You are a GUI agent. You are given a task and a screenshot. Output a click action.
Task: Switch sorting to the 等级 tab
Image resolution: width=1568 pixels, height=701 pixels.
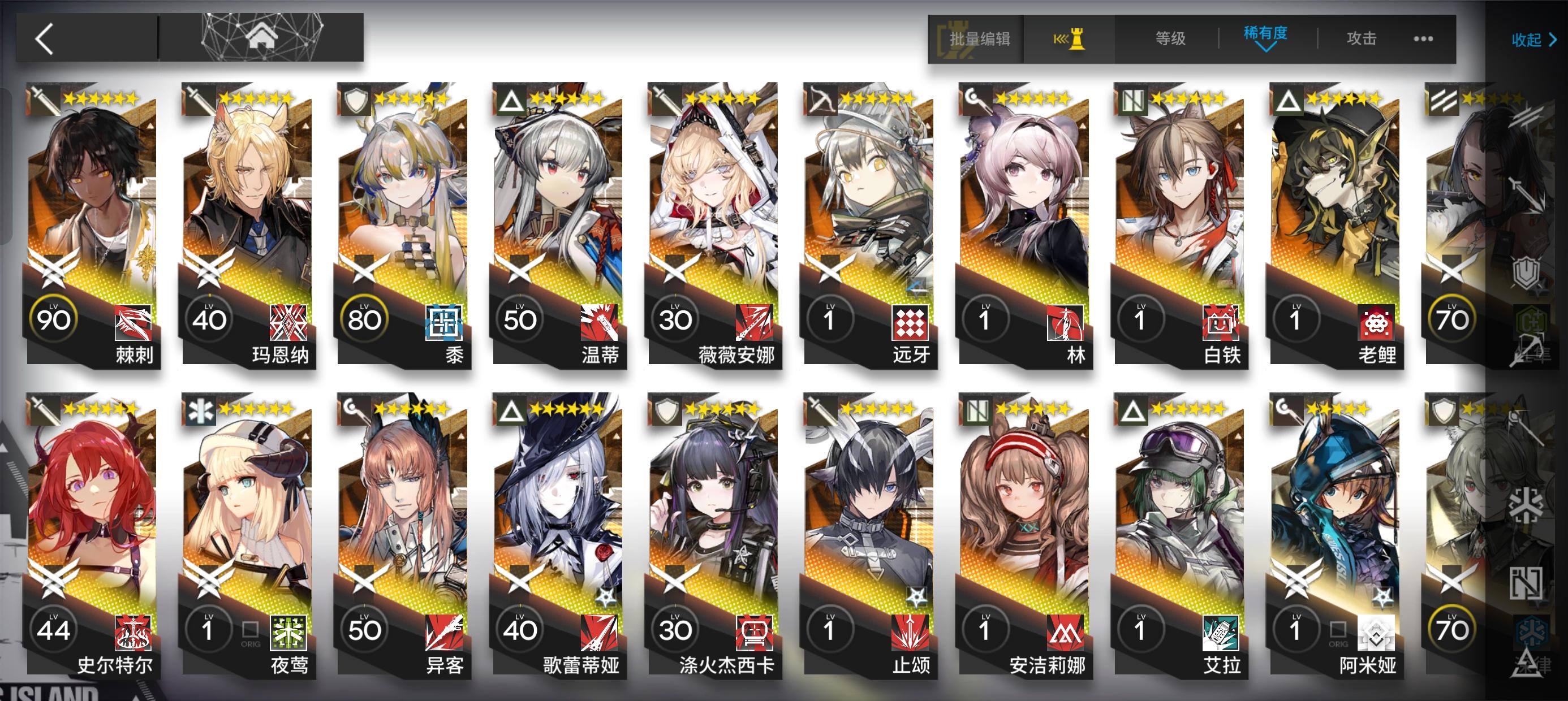point(1170,38)
